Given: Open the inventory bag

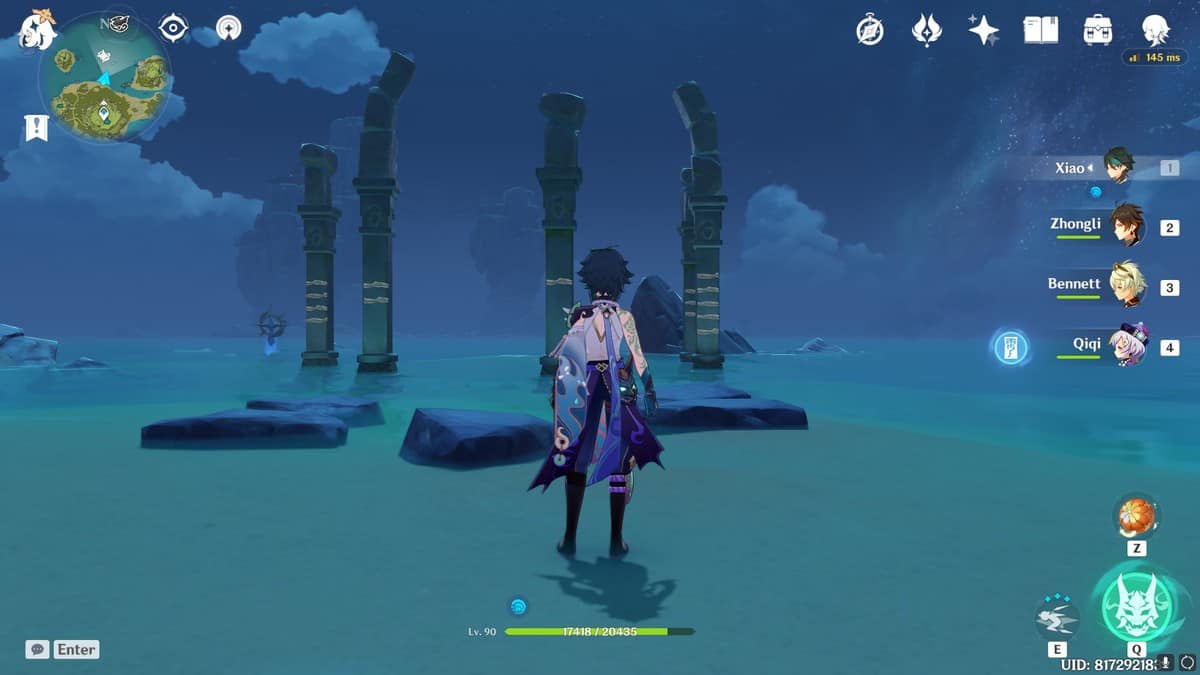Looking at the screenshot, I should (1098, 30).
